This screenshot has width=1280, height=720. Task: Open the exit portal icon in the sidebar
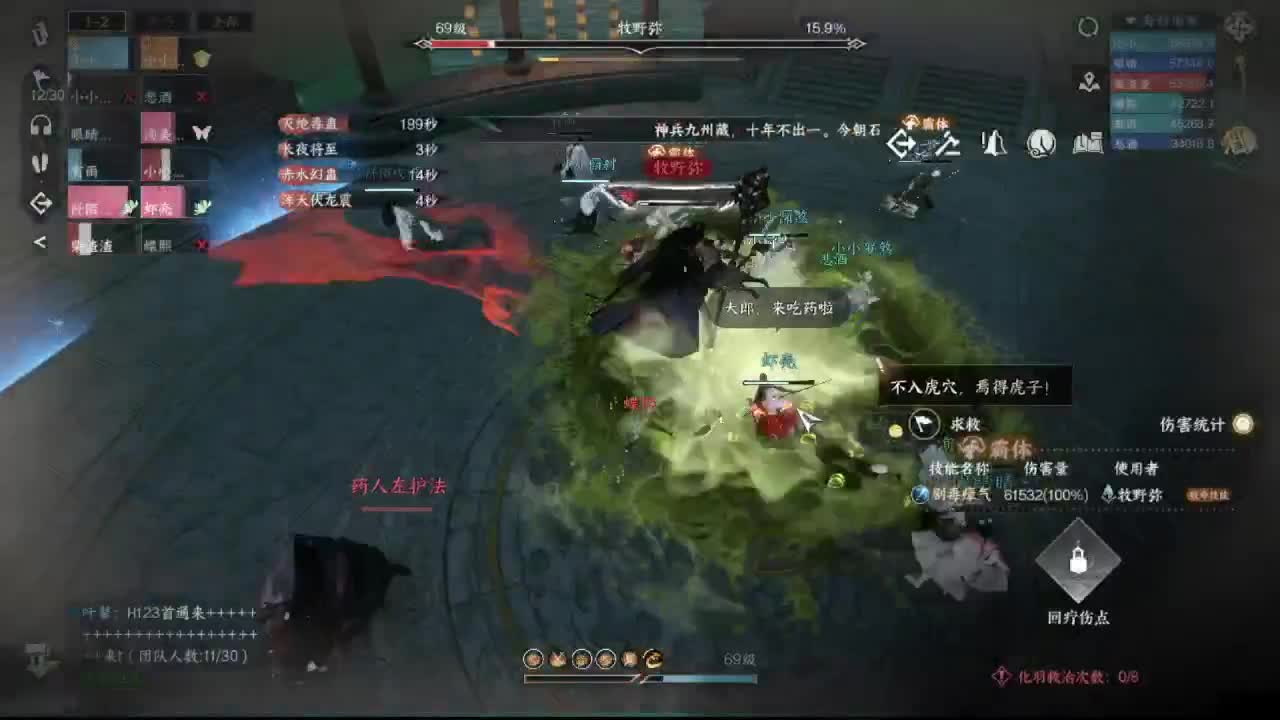40,200
